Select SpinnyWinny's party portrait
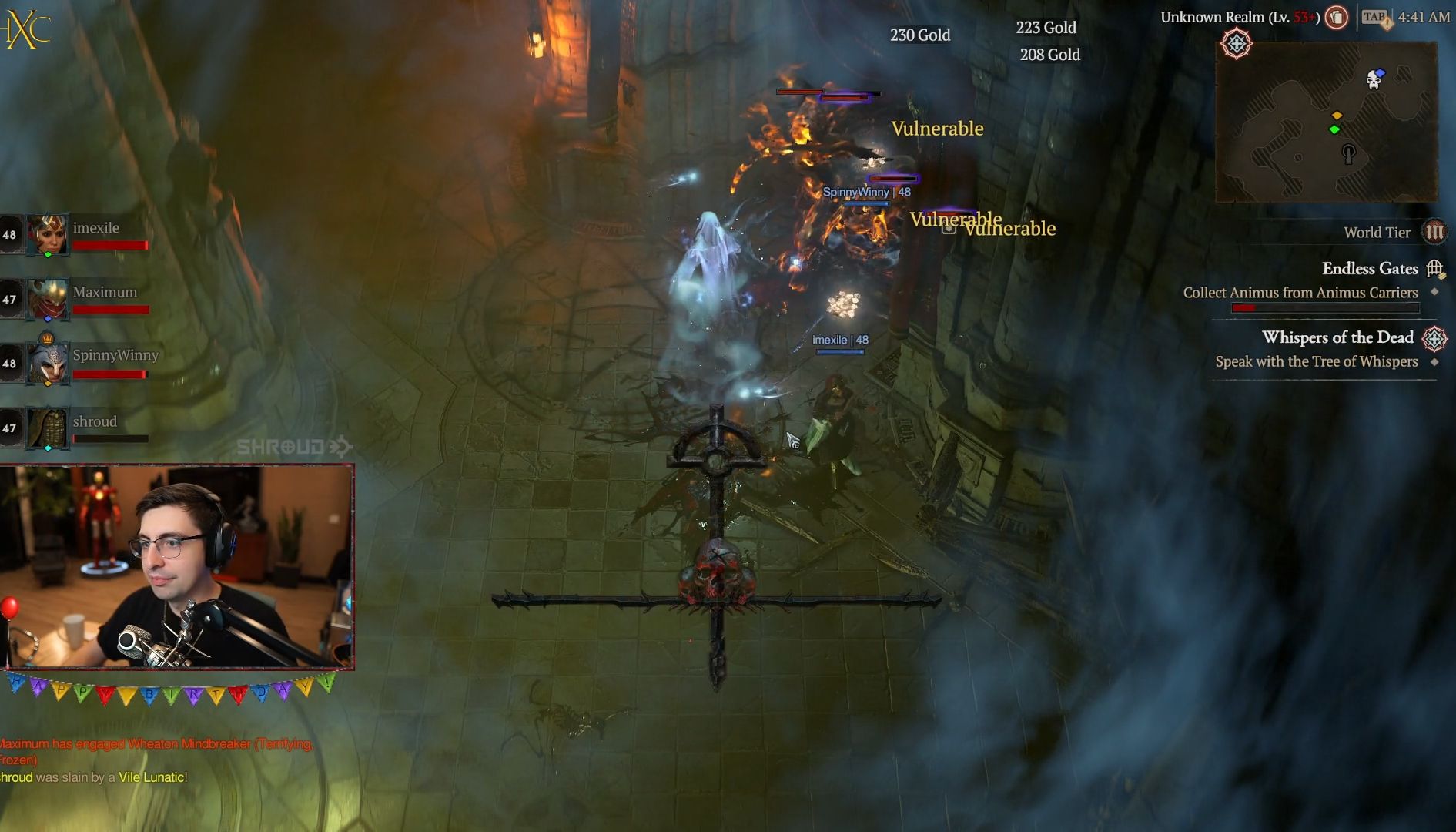1456x832 pixels. pyautogui.click(x=48, y=362)
